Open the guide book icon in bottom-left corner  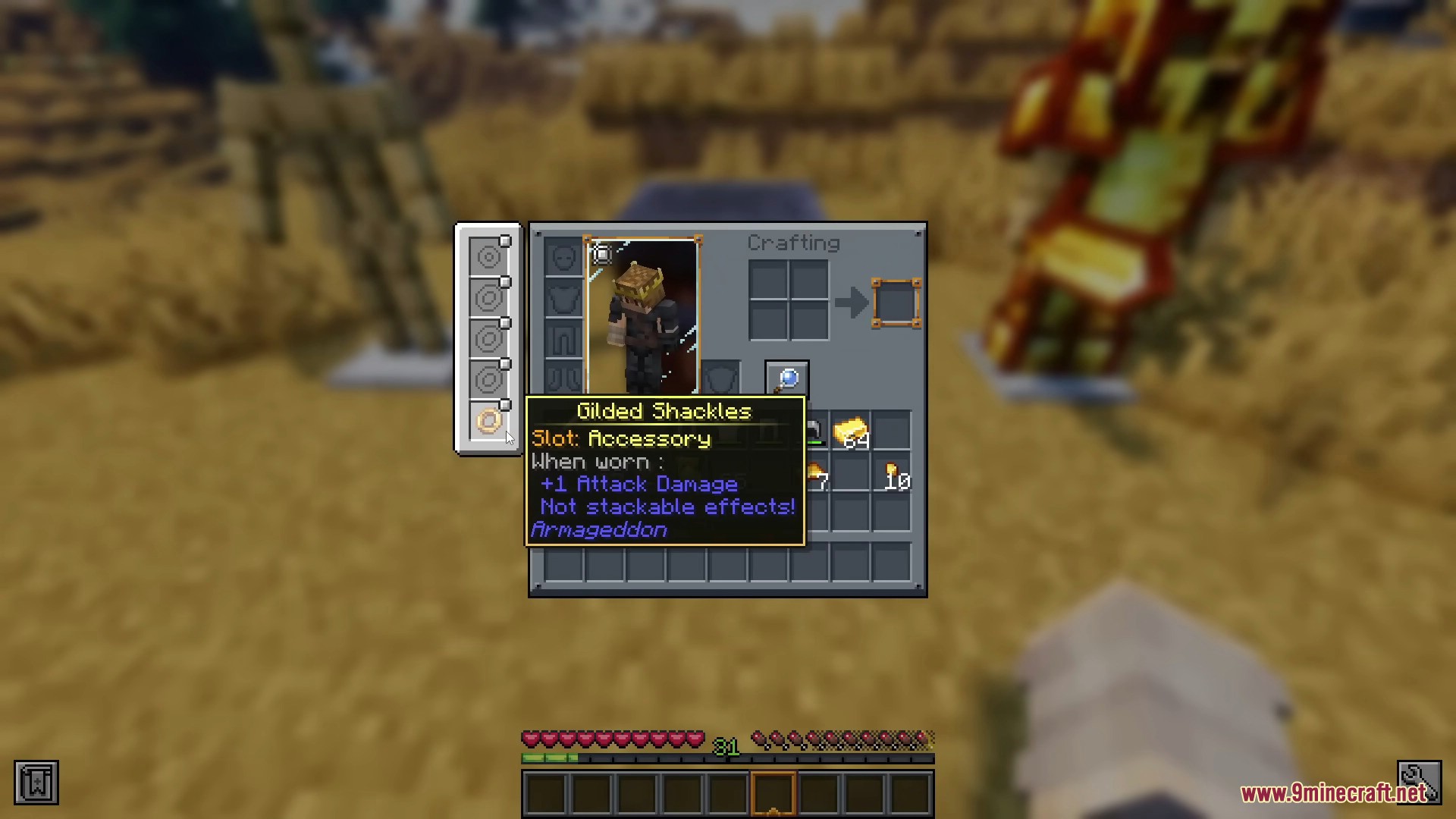coord(35,781)
